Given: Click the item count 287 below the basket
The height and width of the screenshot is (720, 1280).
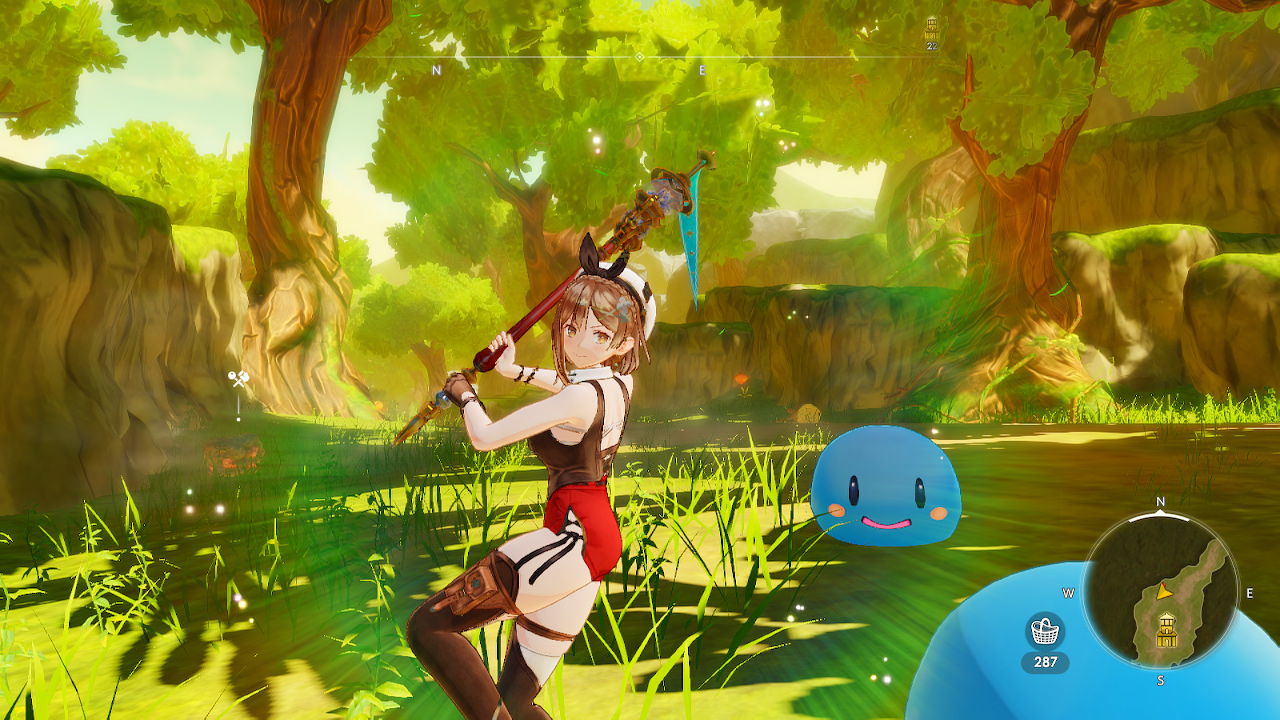Looking at the screenshot, I should pyautogui.click(x=1045, y=660).
